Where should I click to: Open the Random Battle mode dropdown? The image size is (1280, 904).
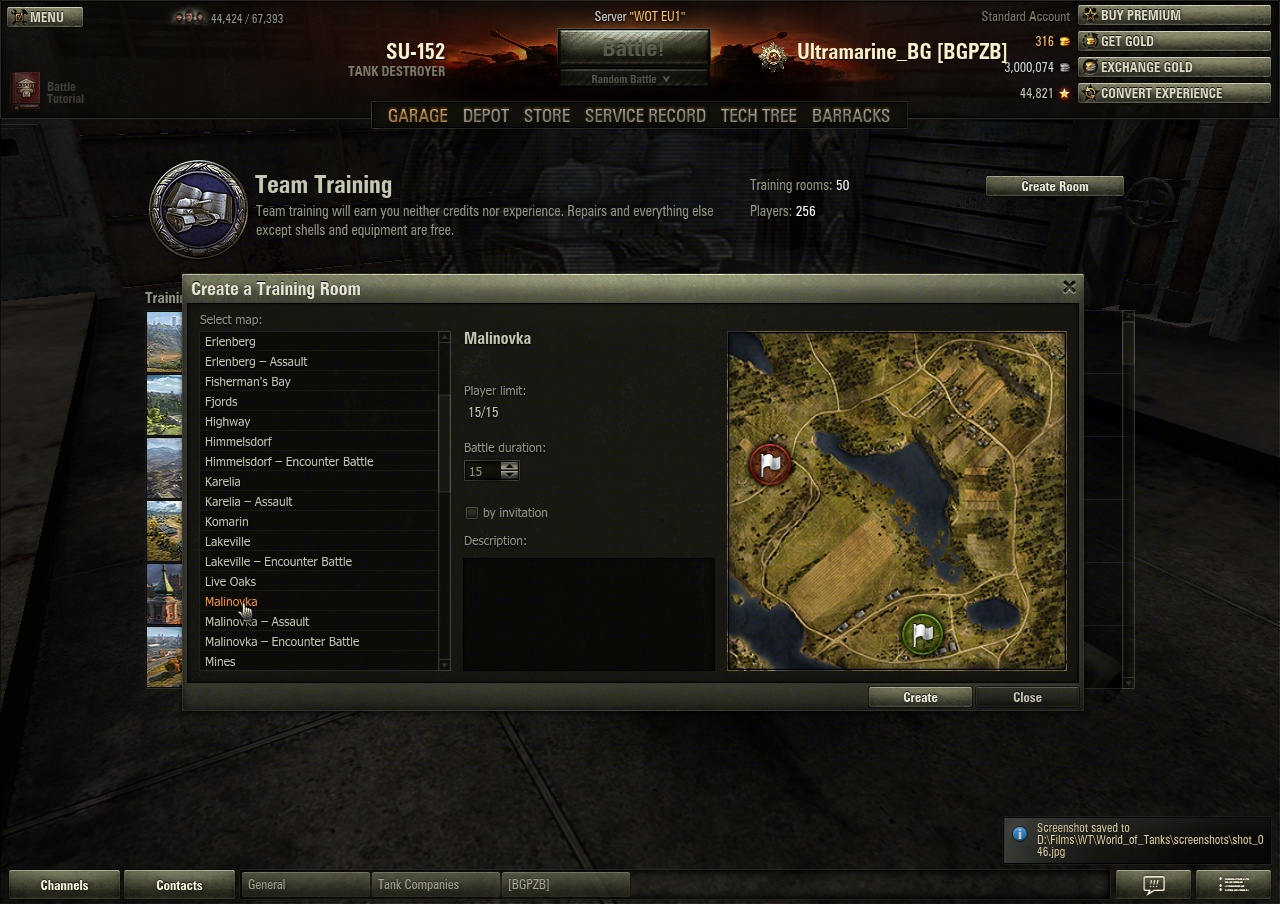[632, 79]
